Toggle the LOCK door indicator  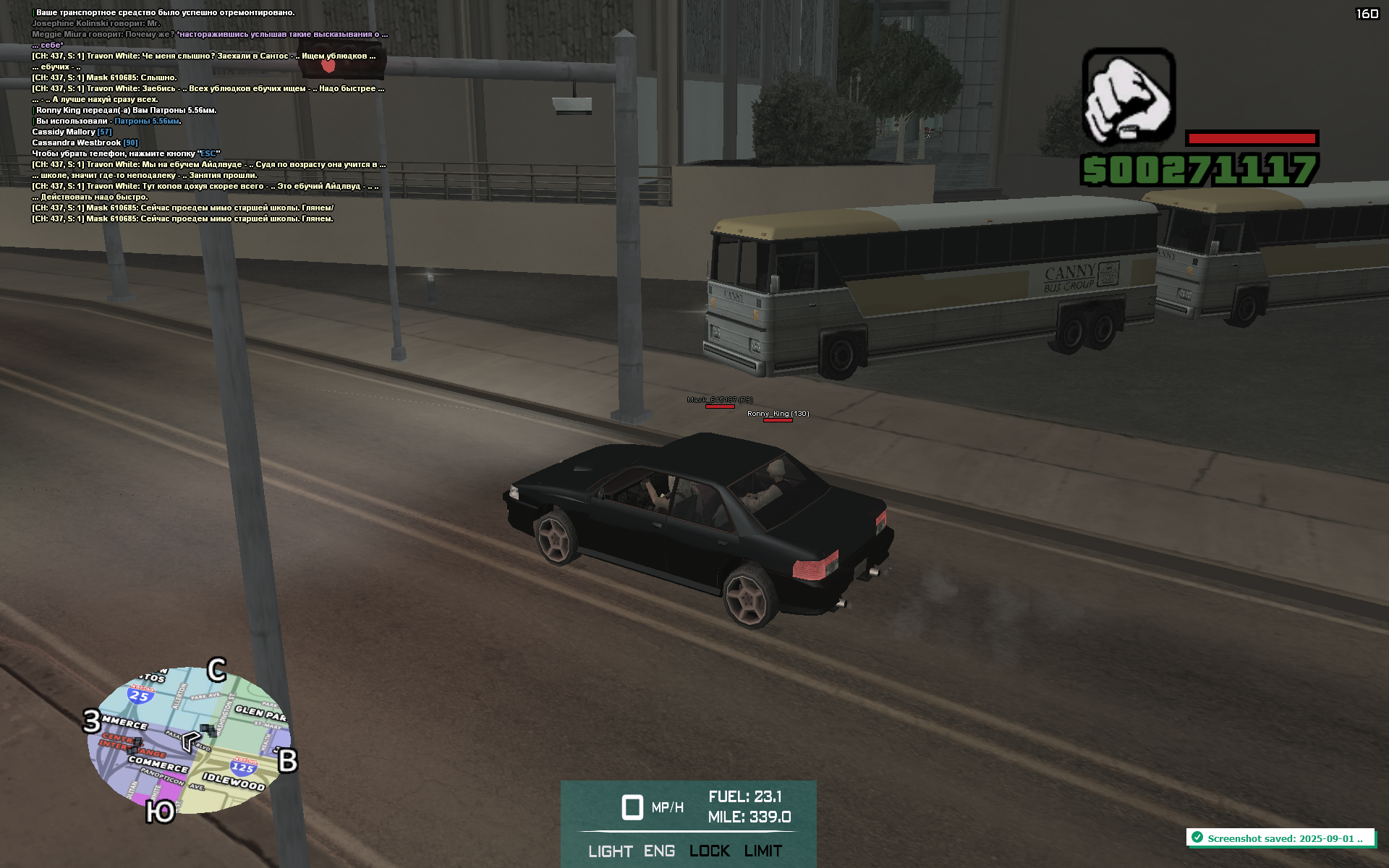[709, 851]
